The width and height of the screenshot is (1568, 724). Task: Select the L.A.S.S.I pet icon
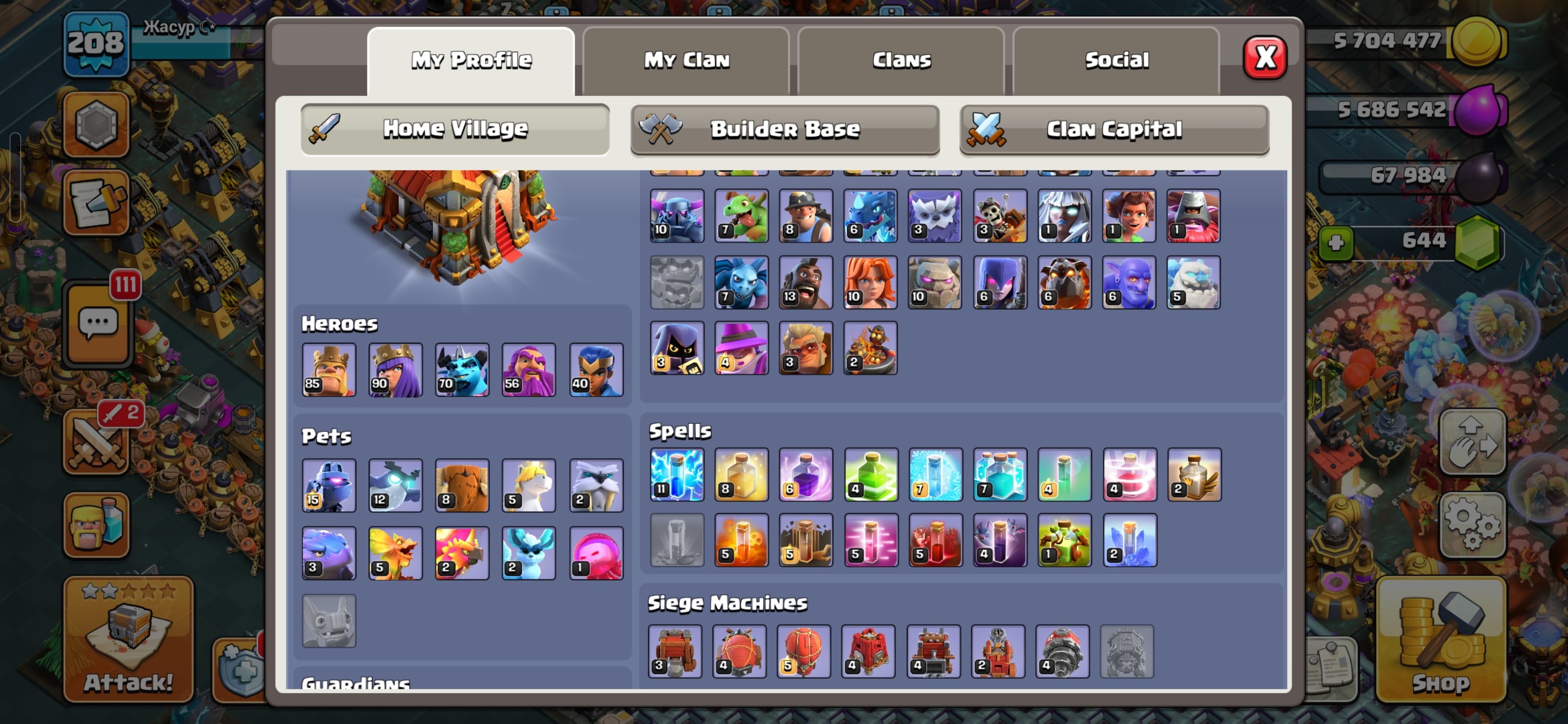coord(329,485)
